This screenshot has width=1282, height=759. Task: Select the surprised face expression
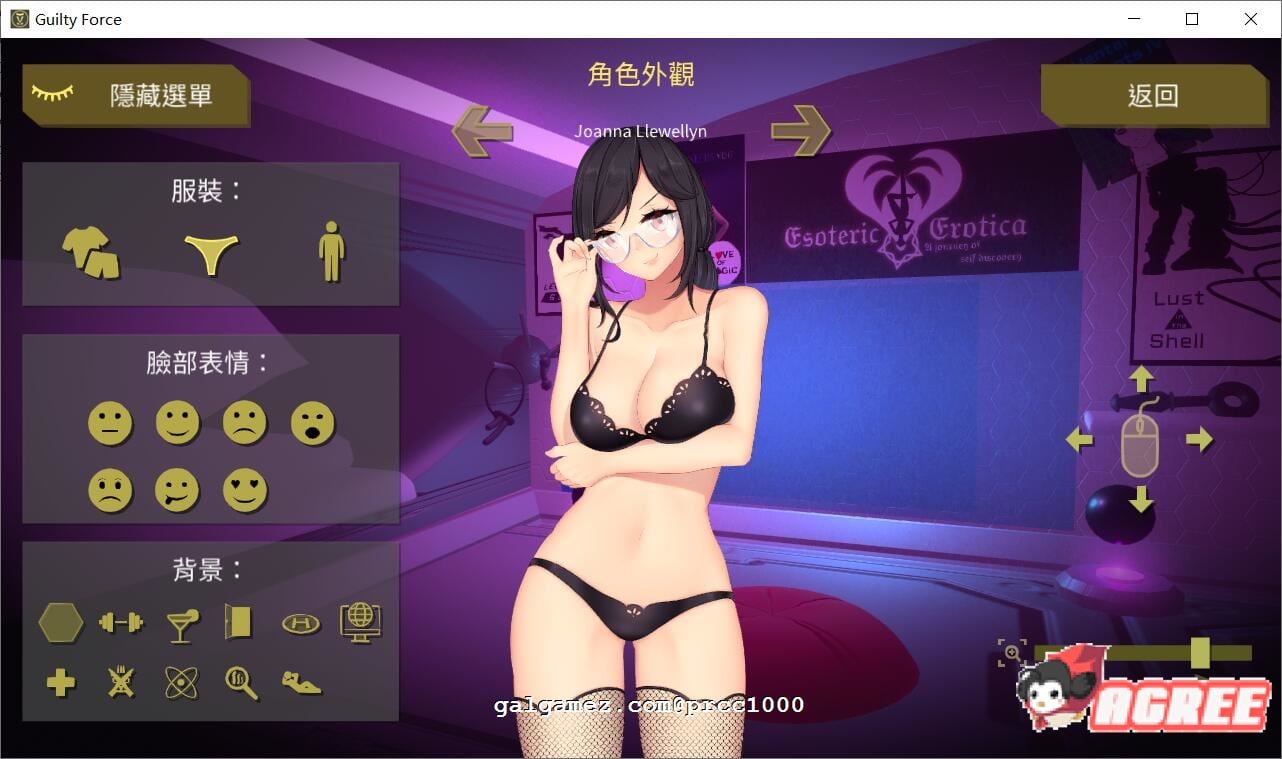point(312,423)
